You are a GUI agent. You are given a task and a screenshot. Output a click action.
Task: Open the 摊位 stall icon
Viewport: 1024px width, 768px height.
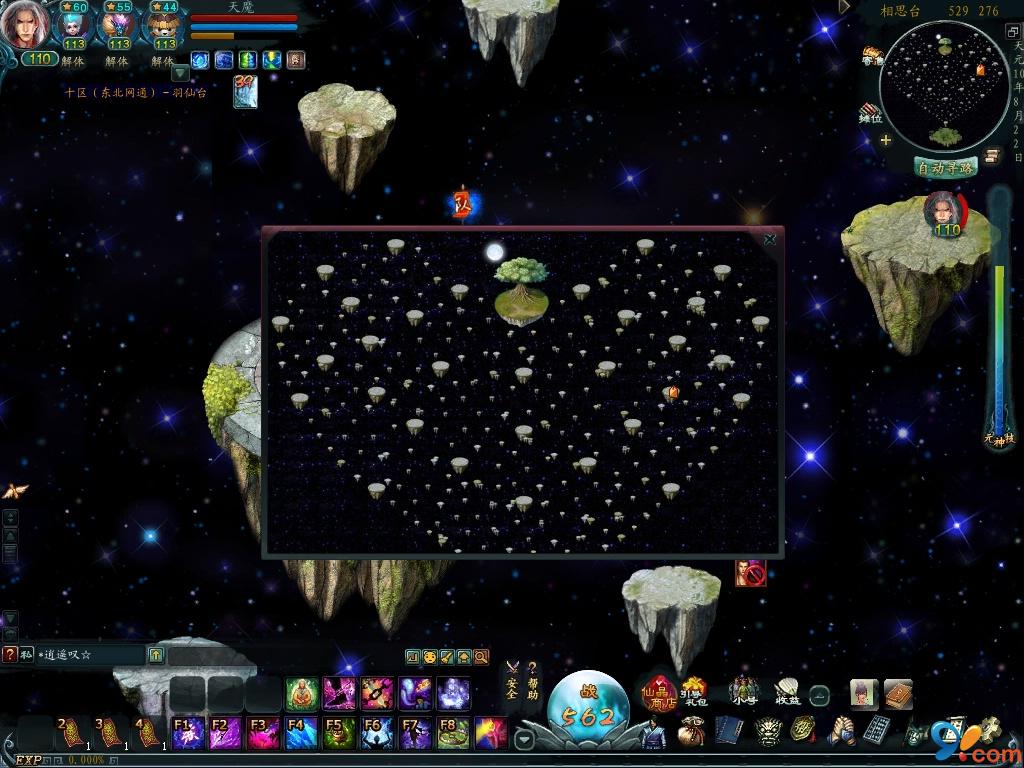coord(871,112)
